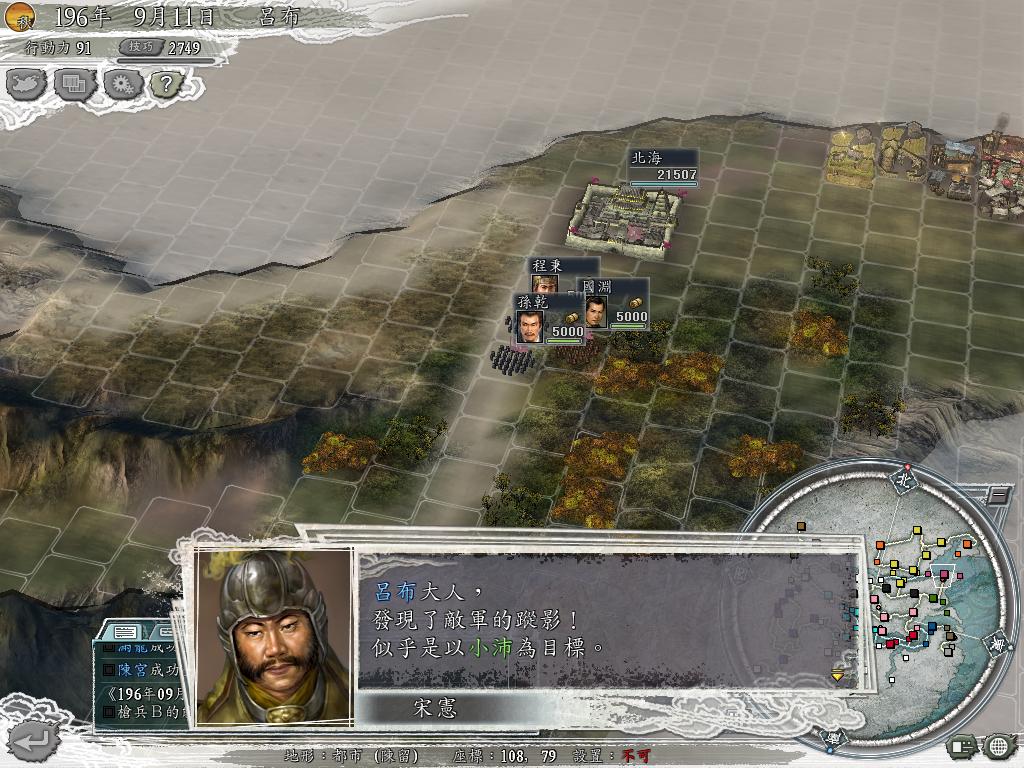Select the 北海 city label

pyautogui.click(x=662, y=166)
